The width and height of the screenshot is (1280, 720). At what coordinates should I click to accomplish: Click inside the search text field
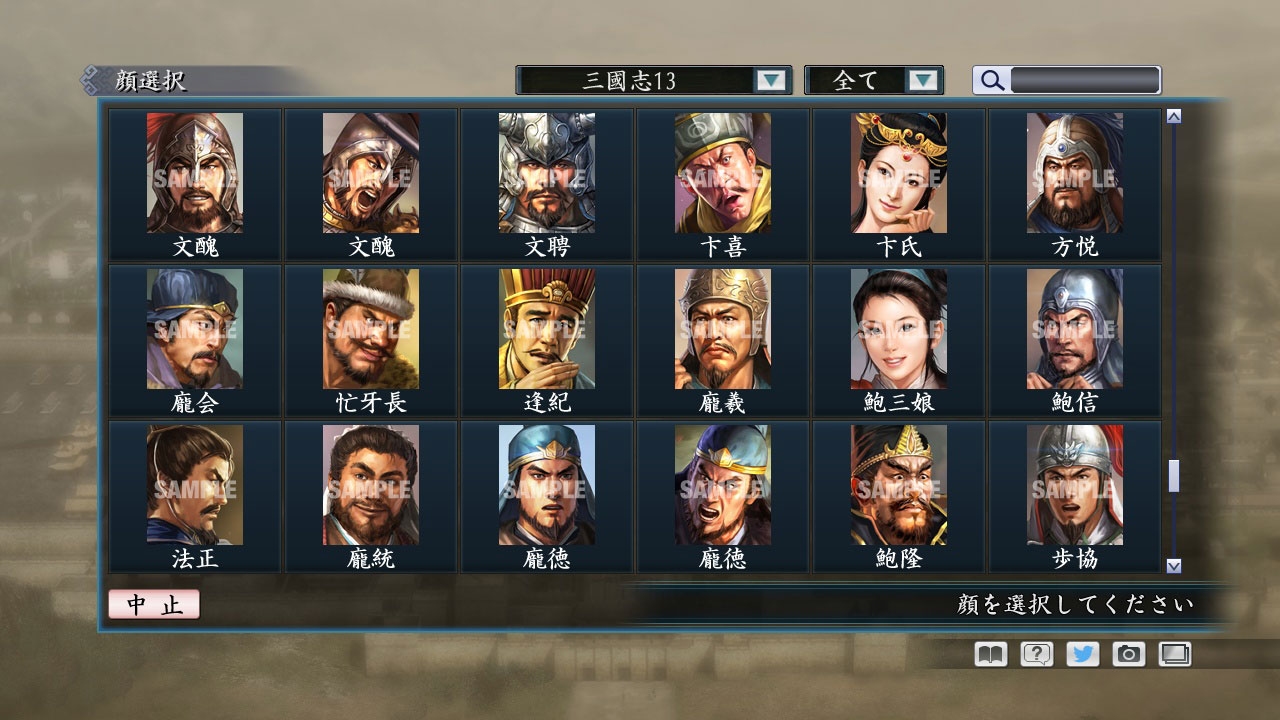1085,79
